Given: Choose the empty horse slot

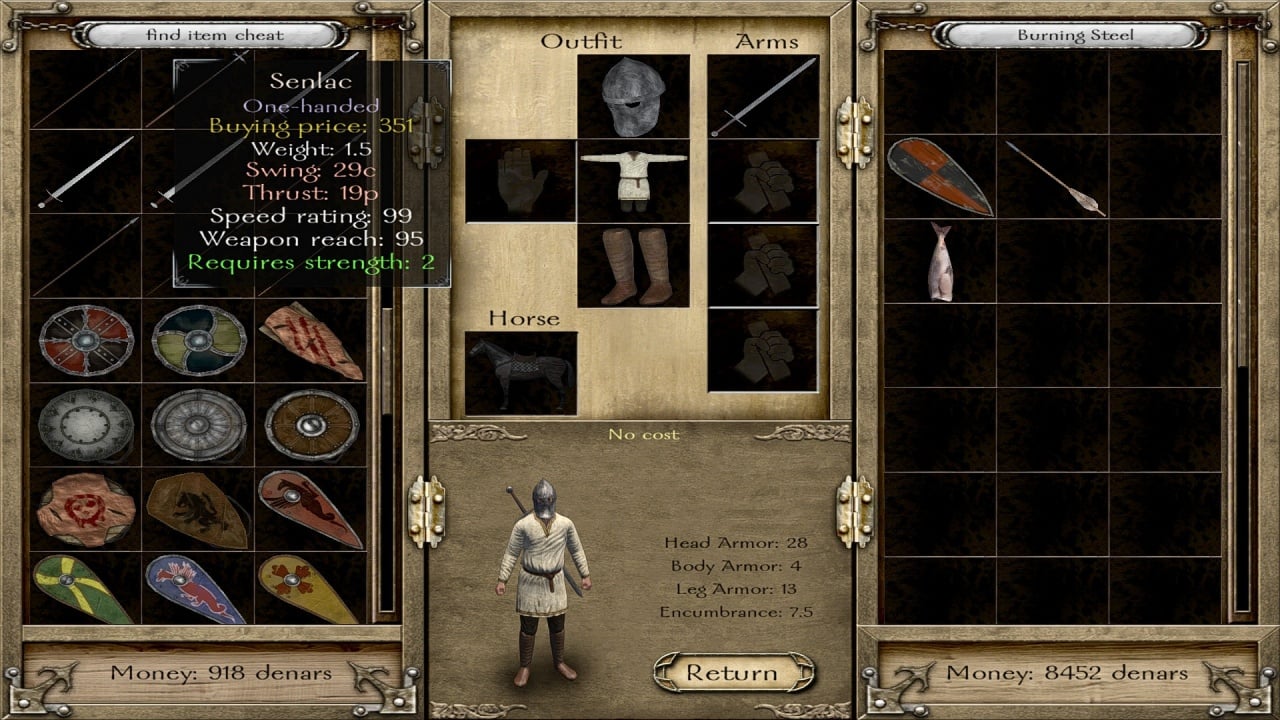Looking at the screenshot, I should coord(521,373).
